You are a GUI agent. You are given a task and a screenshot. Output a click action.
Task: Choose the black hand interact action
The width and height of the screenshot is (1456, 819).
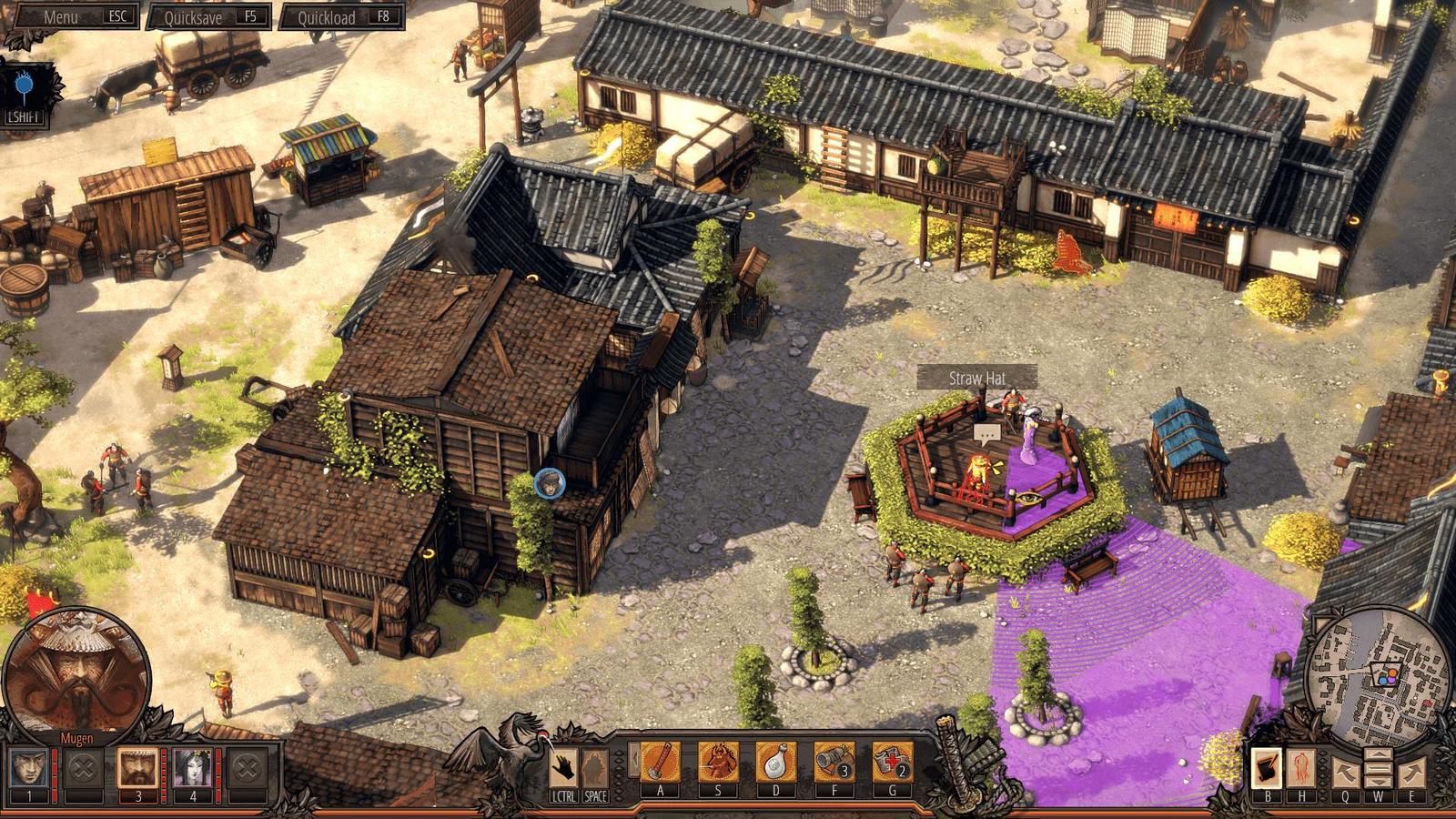pyautogui.click(x=564, y=766)
